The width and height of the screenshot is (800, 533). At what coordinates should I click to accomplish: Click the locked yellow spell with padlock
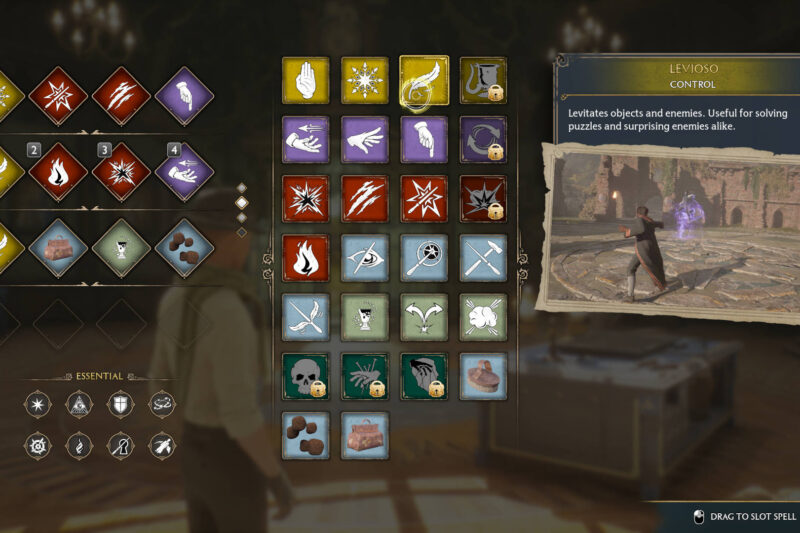[483, 80]
